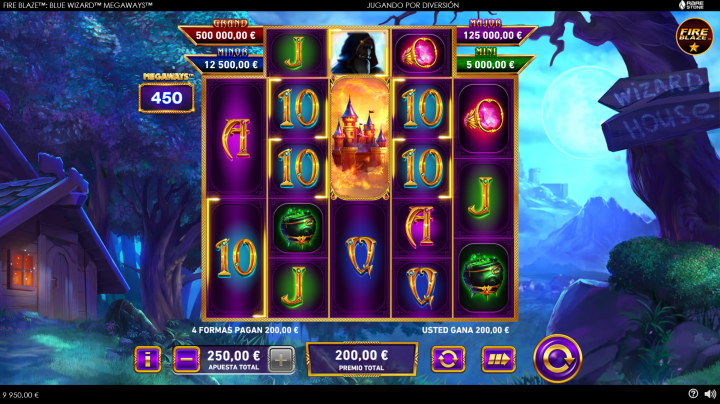Screen dimensions: 720x404
Task: Open the help question mark icon
Action: [693, 394]
